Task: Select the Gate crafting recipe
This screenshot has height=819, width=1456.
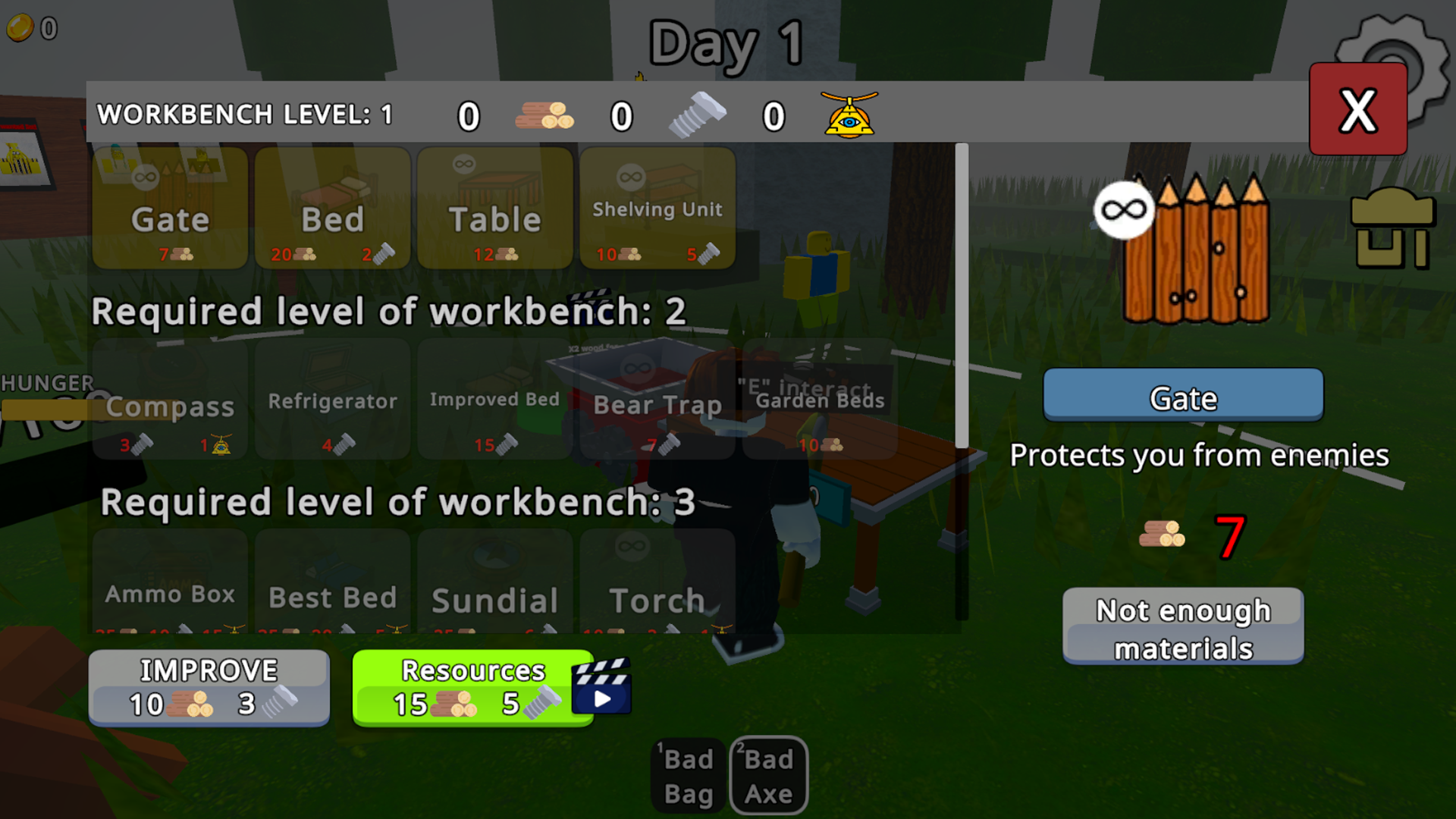Action: pyautogui.click(x=169, y=209)
